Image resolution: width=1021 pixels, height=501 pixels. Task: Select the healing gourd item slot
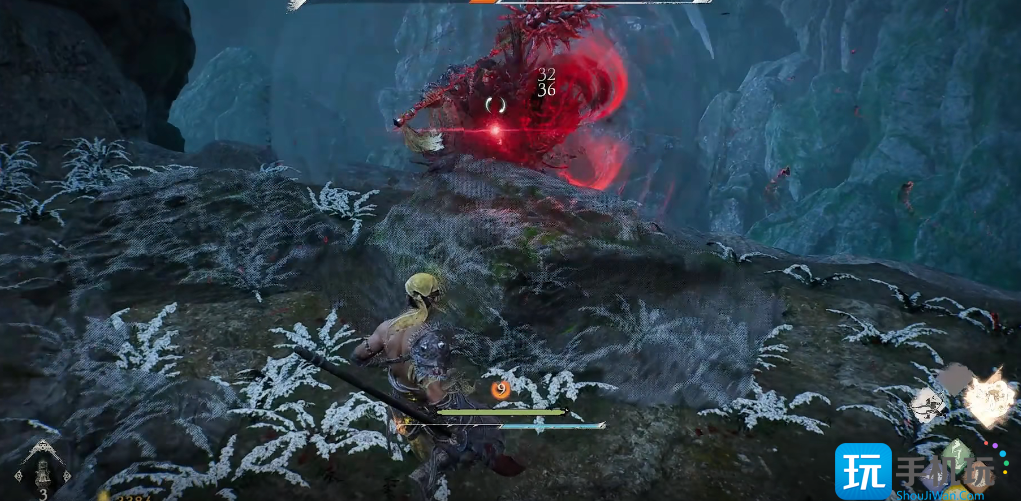point(43,470)
